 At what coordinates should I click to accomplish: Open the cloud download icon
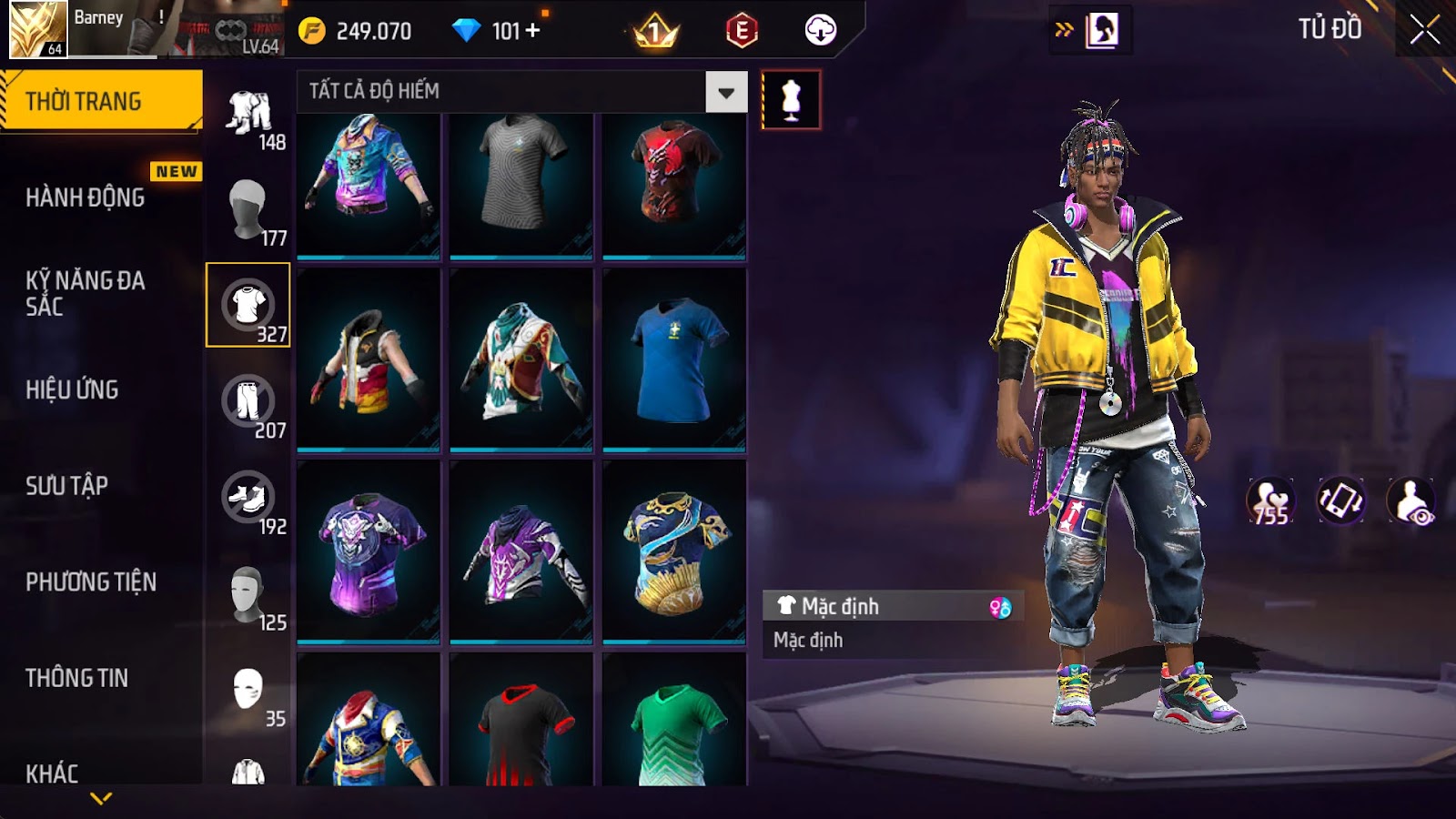(x=820, y=31)
